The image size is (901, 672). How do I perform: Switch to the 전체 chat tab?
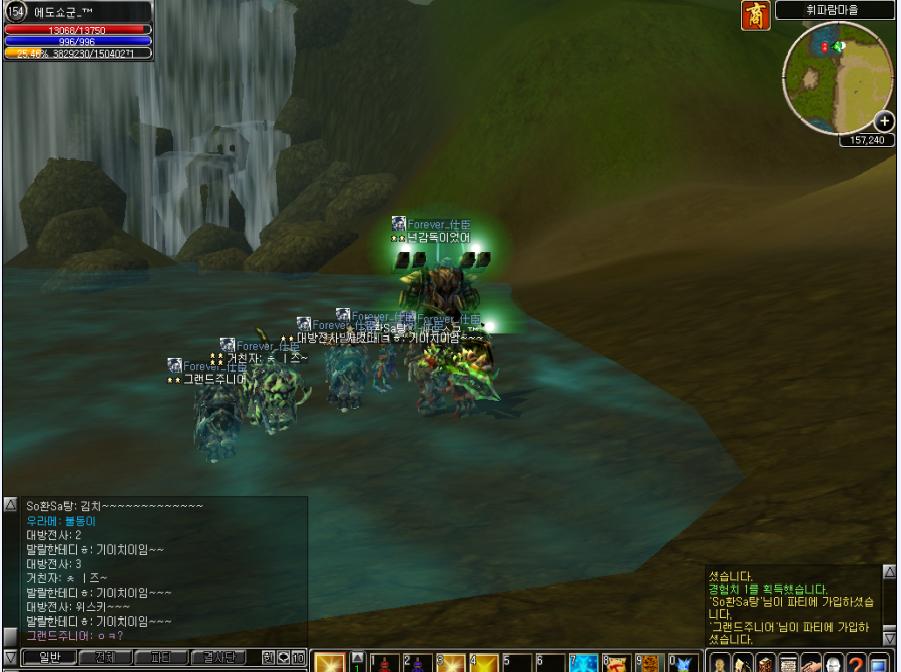tap(104, 658)
